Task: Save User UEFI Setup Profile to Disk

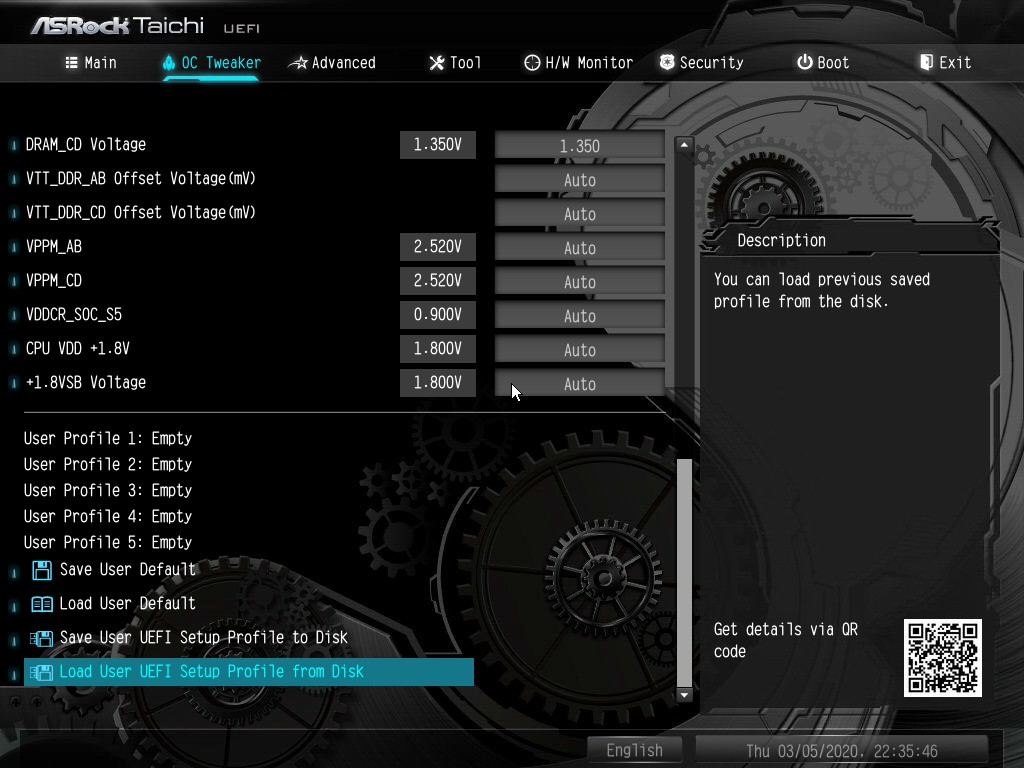Action: pyautogui.click(x=203, y=638)
